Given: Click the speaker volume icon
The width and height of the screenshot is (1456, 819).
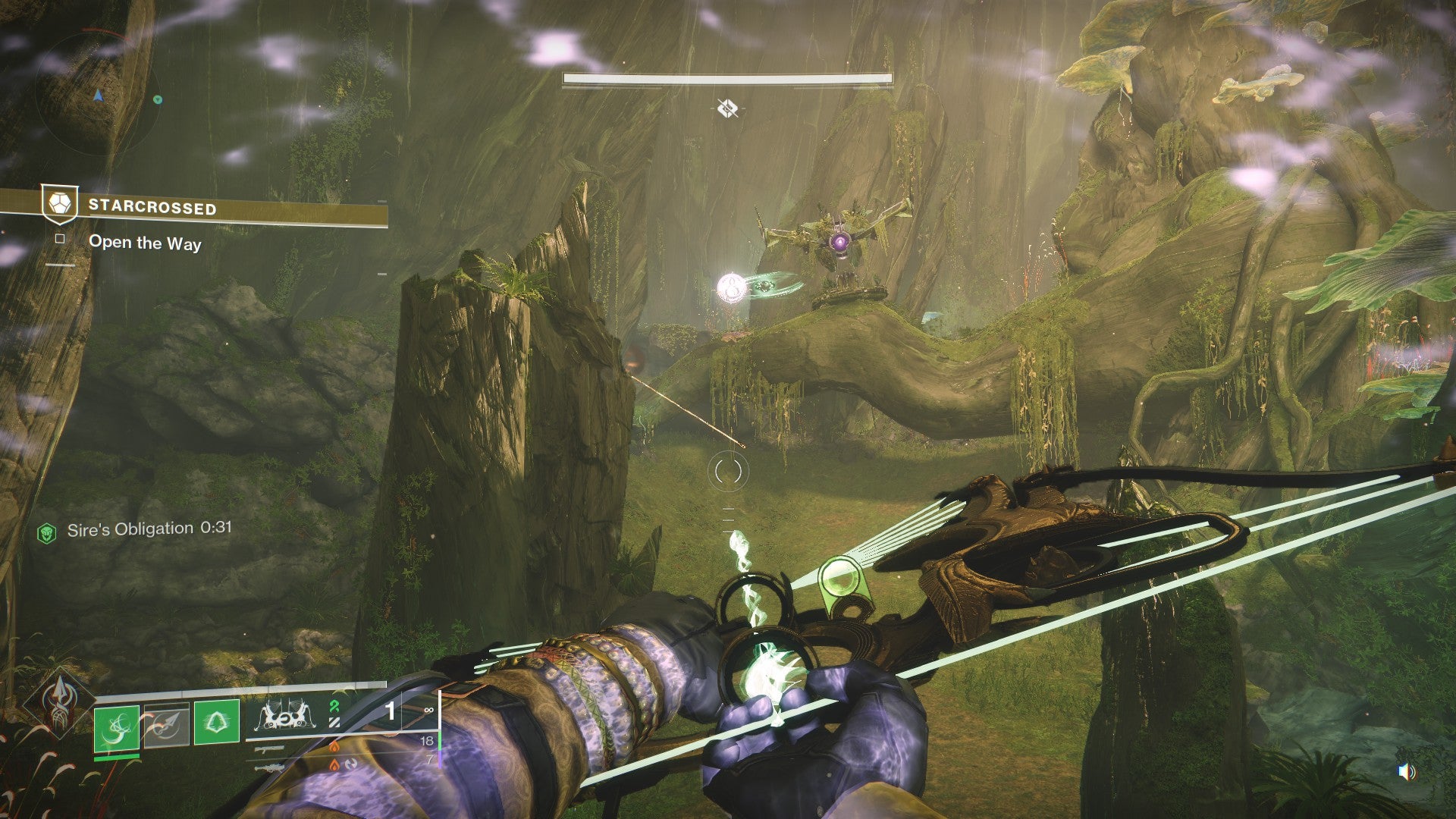Looking at the screenshot, I should click(1406, 772).
